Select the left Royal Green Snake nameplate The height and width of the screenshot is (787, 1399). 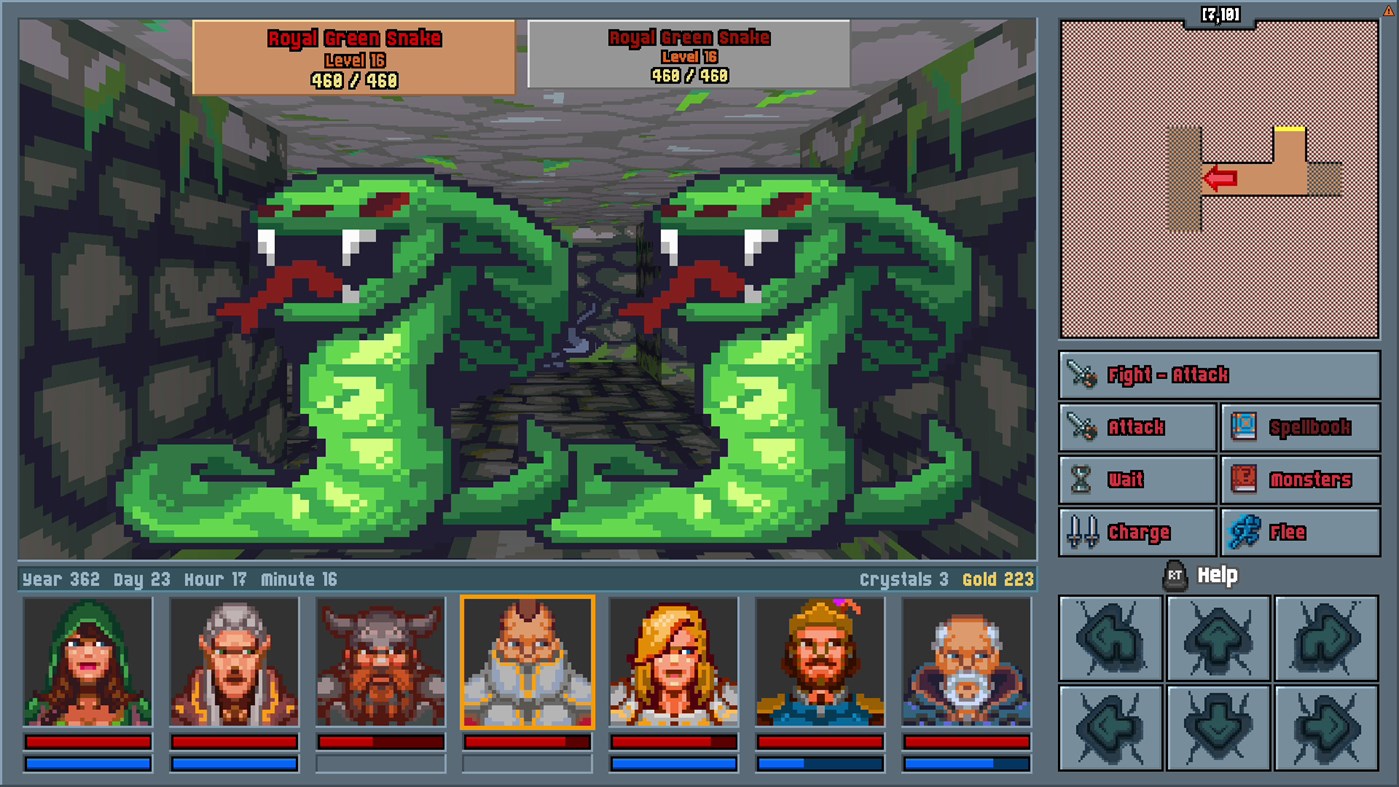353,57
